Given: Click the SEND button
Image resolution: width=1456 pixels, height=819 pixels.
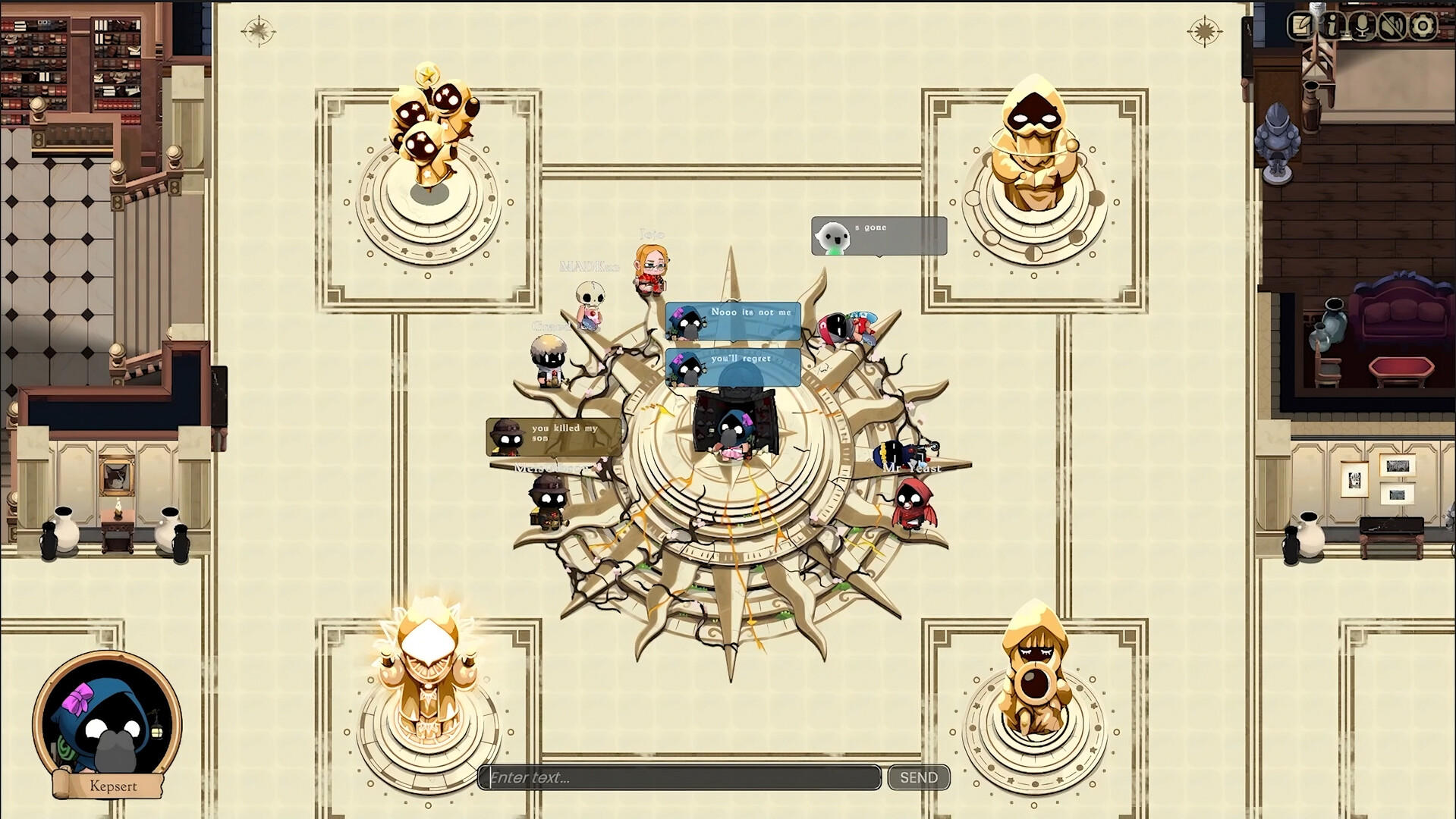Looking at the screenshot, I should pyautogui.click(x=918, y=777).
